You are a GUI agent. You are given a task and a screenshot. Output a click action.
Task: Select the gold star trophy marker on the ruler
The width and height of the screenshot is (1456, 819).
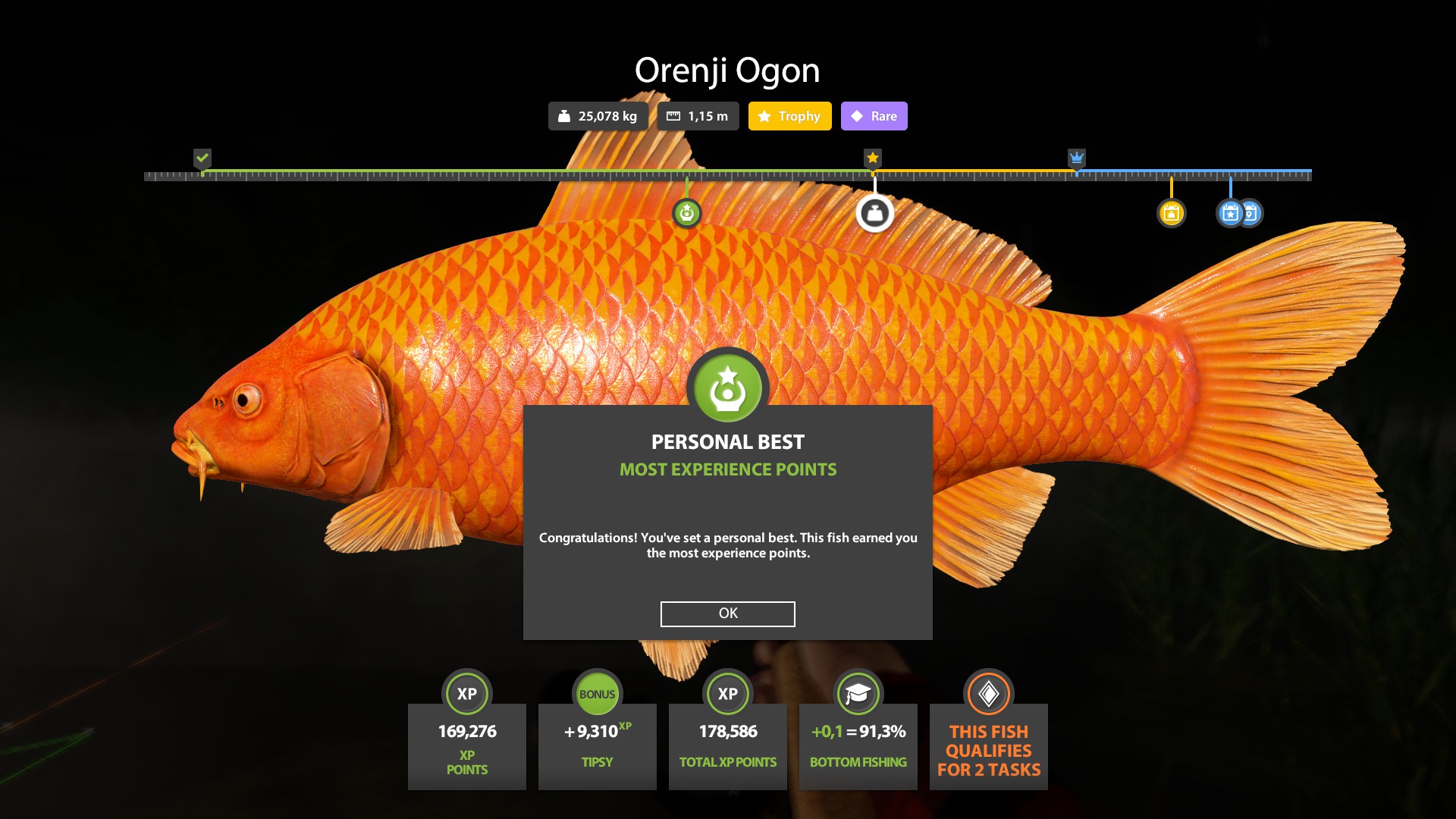coord(873,158)
